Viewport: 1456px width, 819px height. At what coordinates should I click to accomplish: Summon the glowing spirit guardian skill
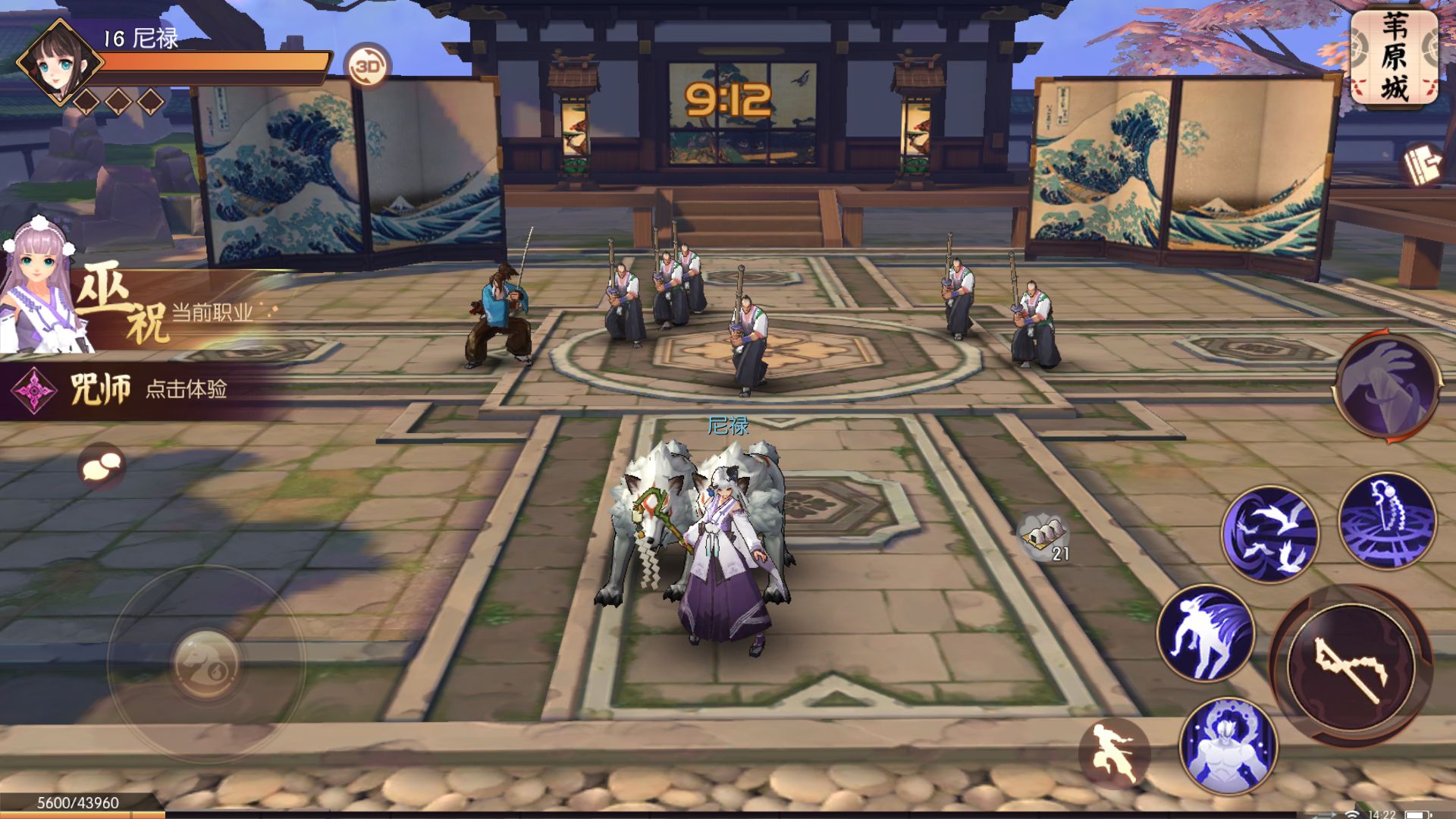click(1228, 745)
